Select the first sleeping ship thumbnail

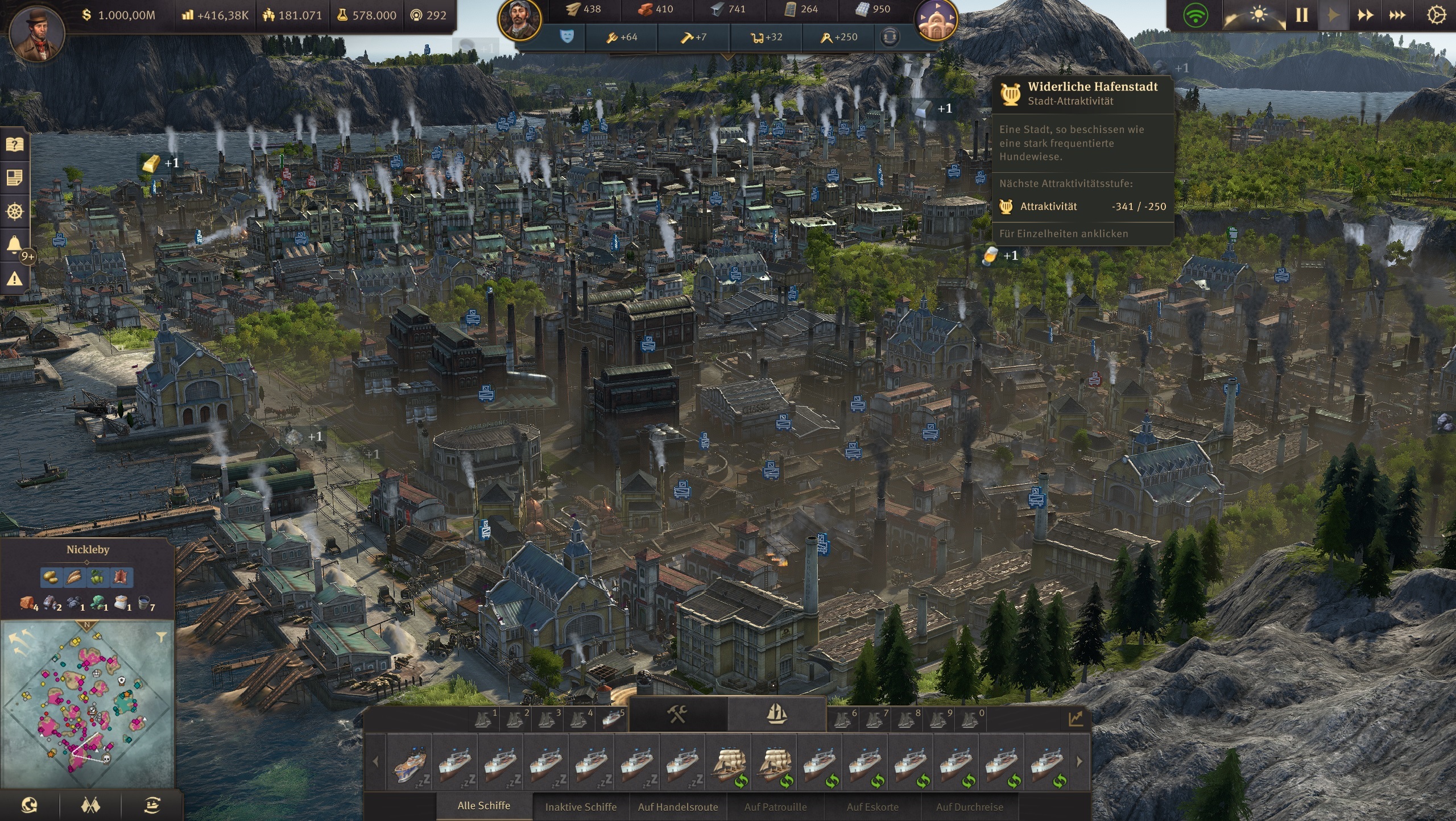tap(409, 765)
